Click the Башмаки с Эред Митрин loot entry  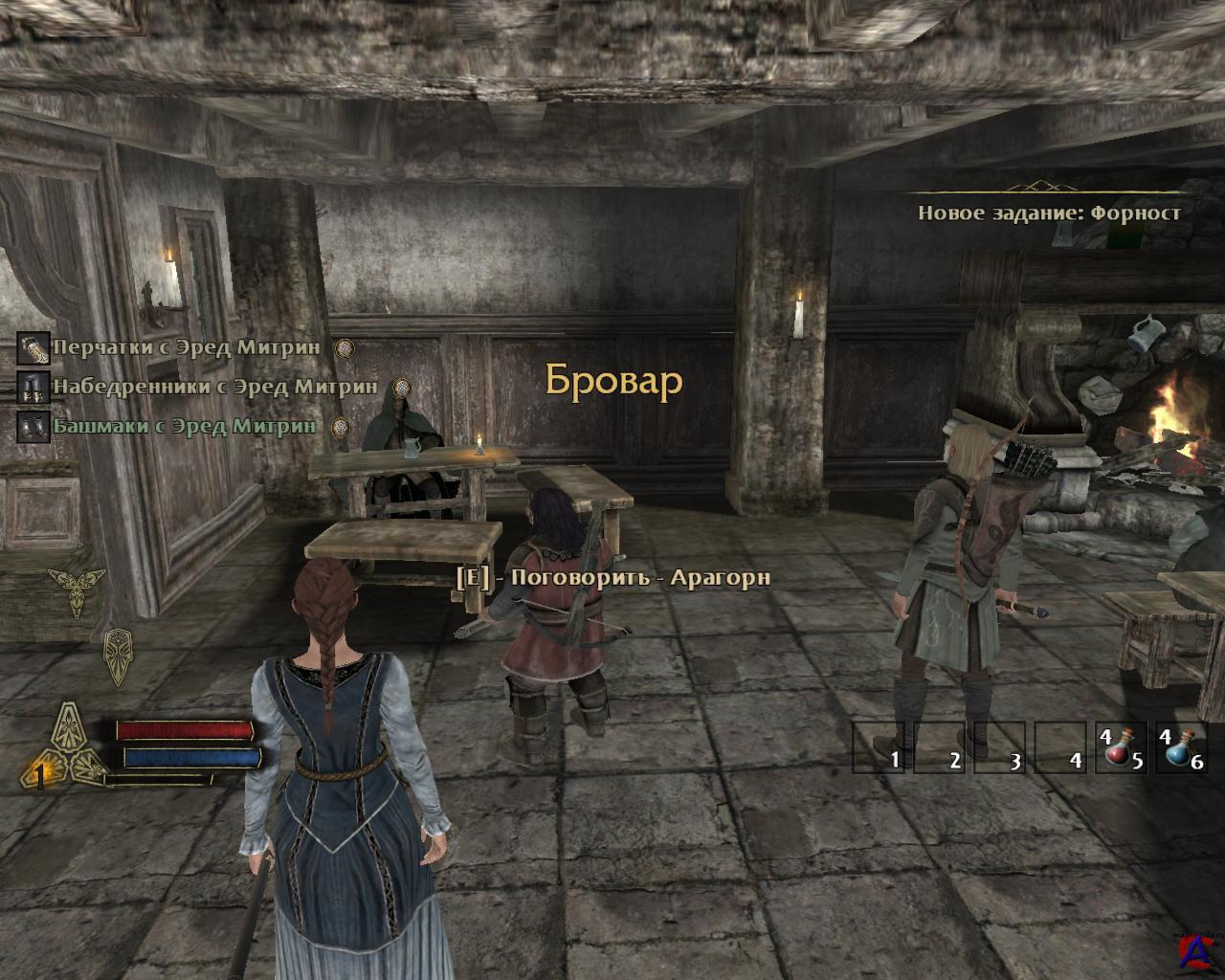click(x=184, y=426)
